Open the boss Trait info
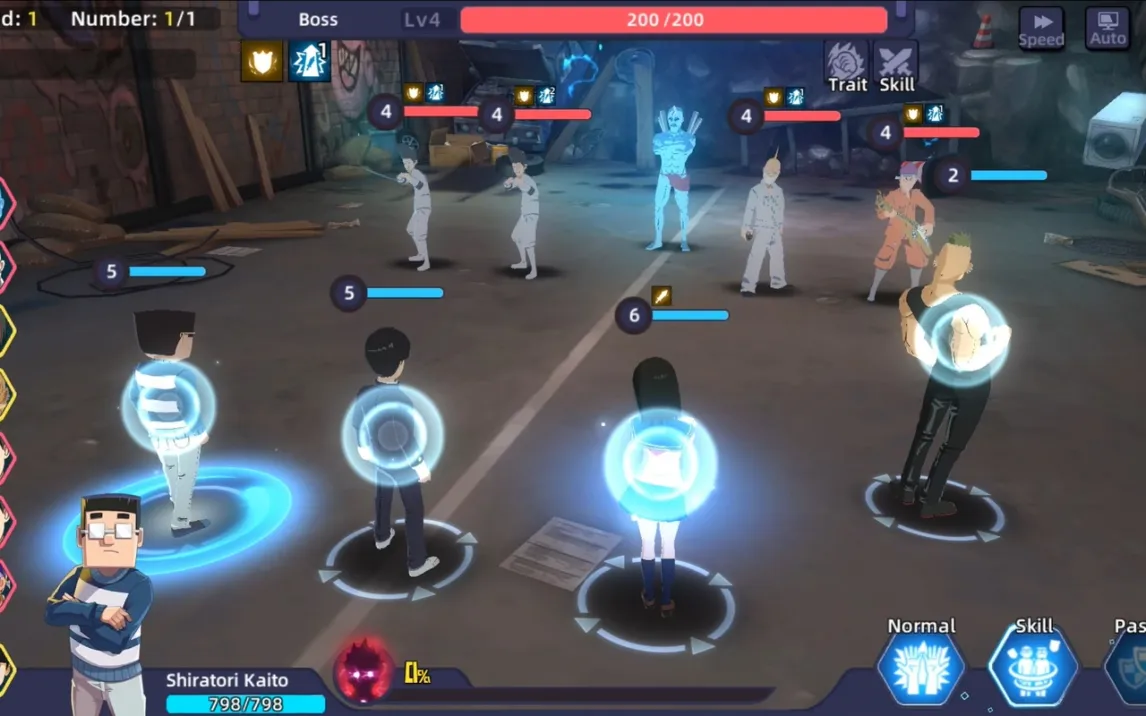The image size is (1146, 716). [846, 66]
